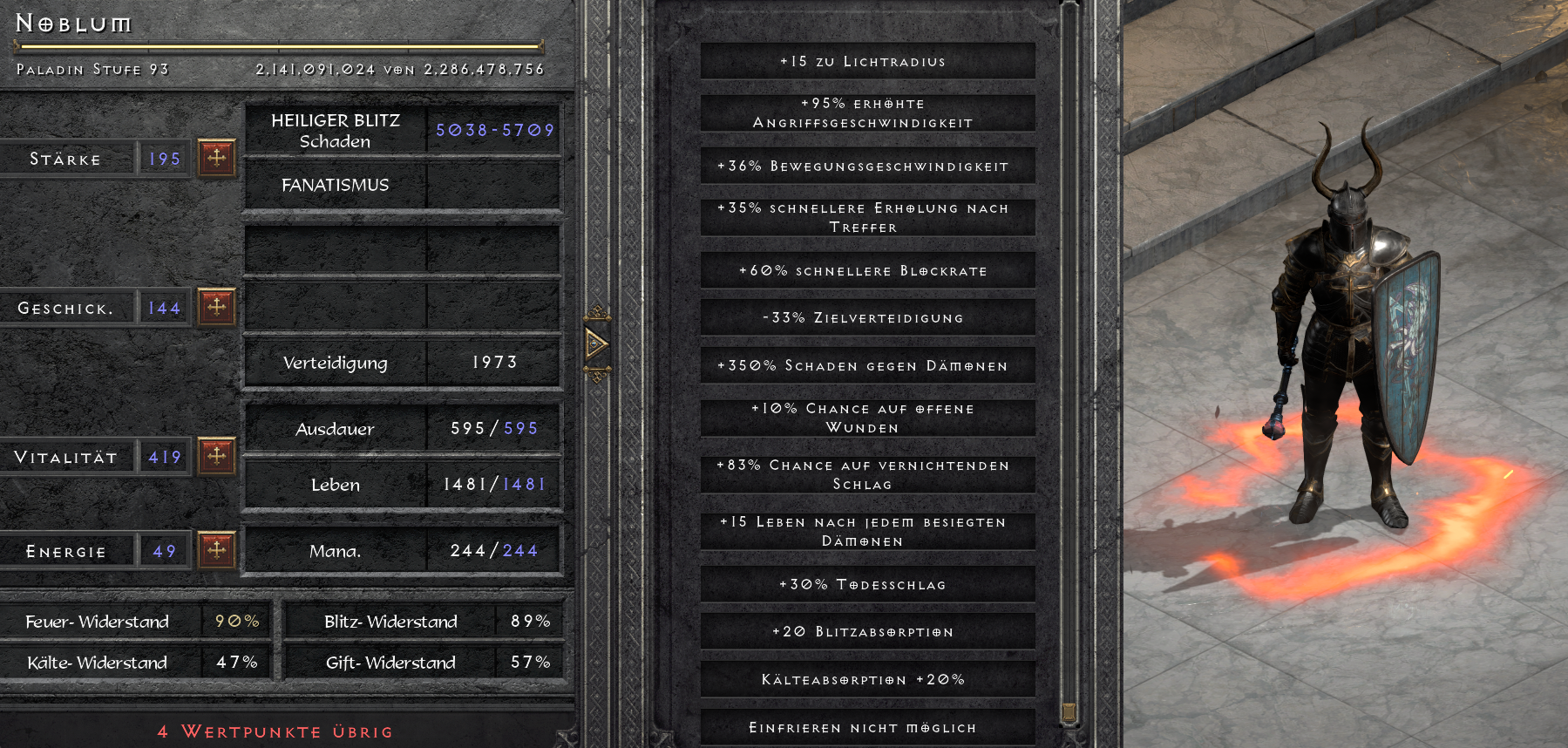Click the red cross icon beside Energie

tap(218, 549)
